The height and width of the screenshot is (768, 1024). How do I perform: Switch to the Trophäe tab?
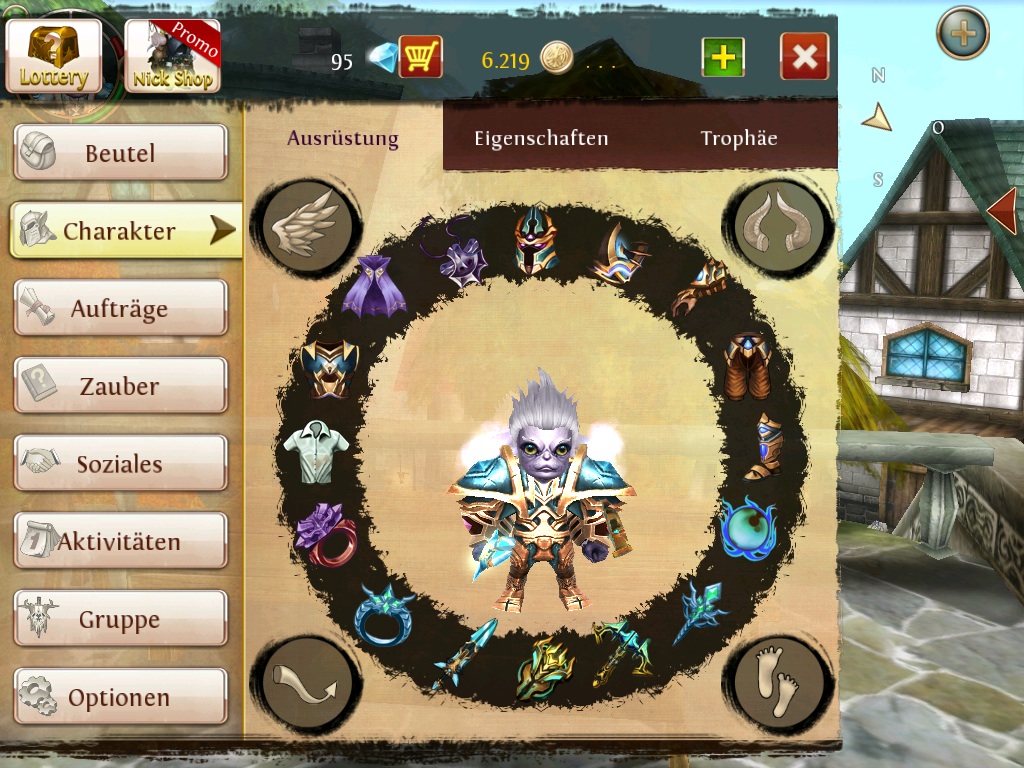tap(739, 139)
